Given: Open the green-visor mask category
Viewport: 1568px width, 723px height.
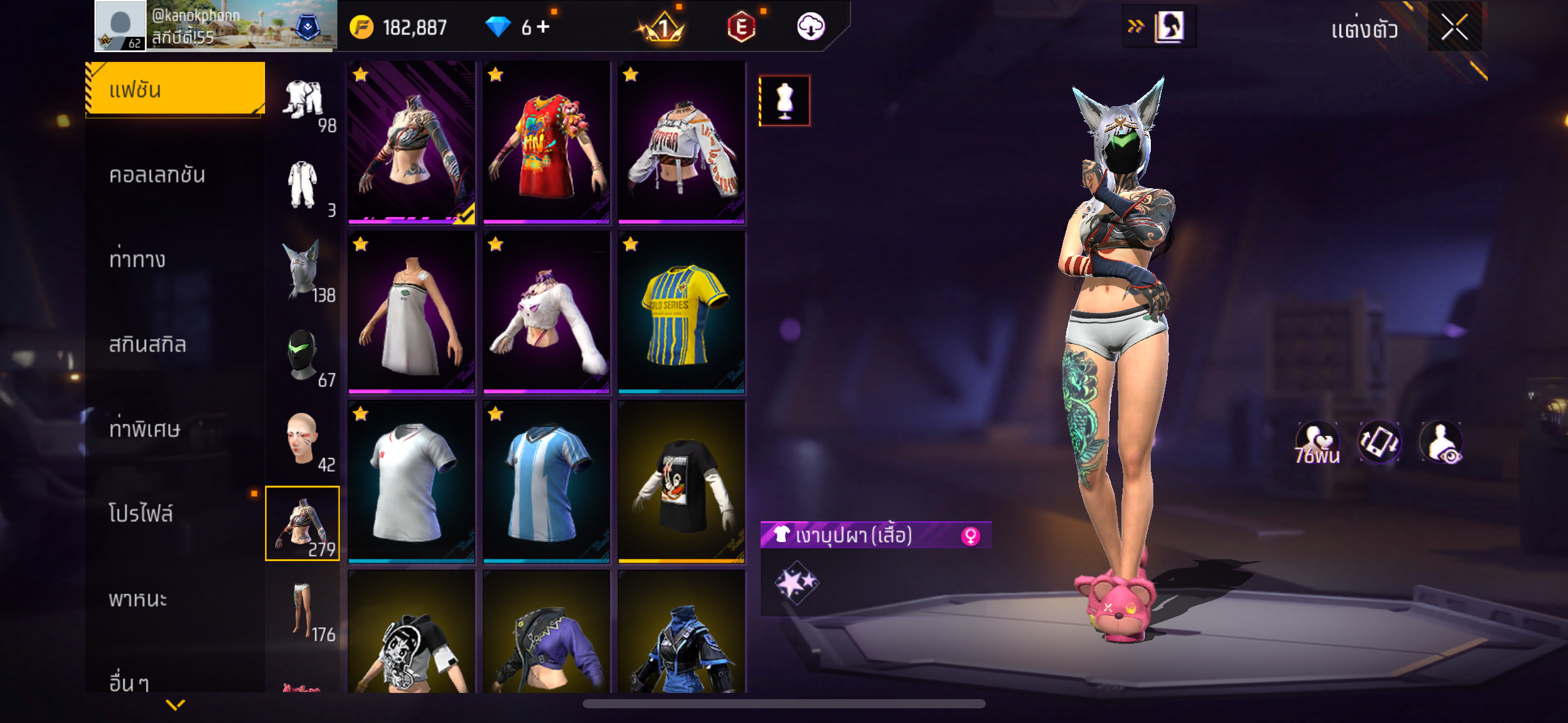Looking at the screenshot, I should tap(303, 357).
